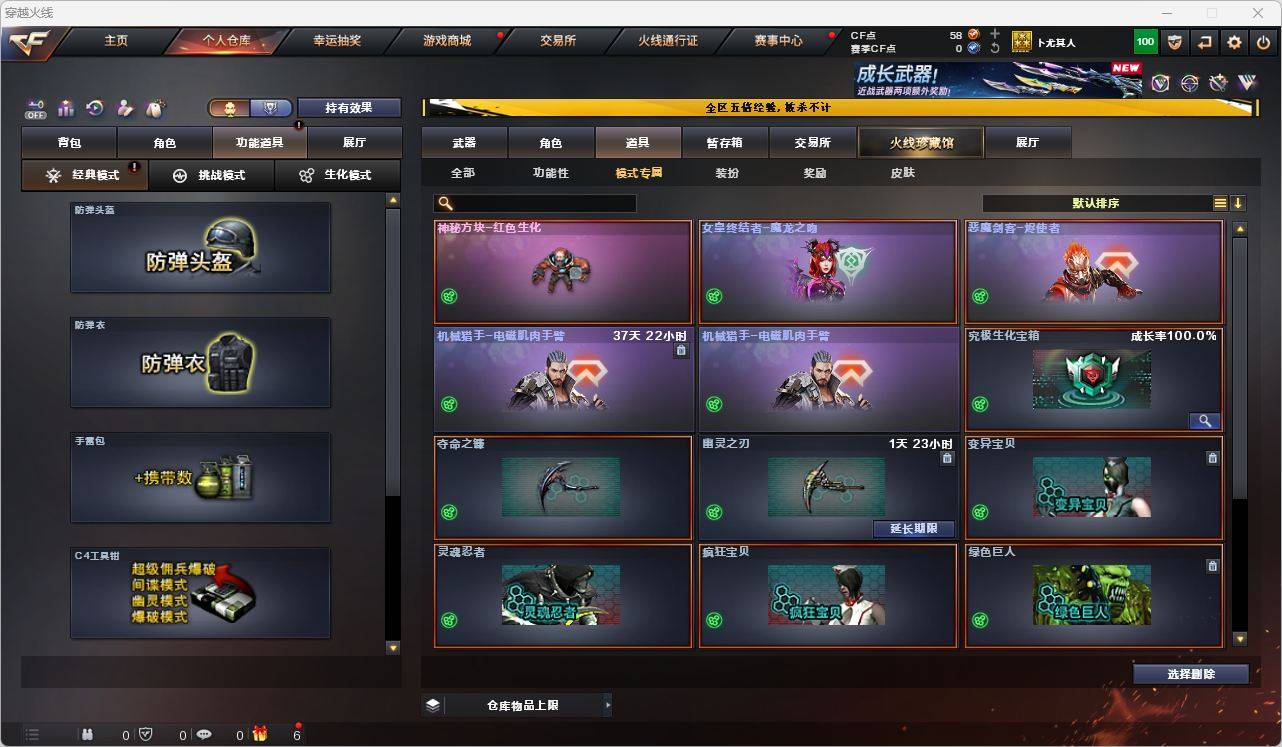Click the chat bubble icon in the bottom bar
Image resolution: width=1282 pixels, height=747 pixels.
point(202,734)
